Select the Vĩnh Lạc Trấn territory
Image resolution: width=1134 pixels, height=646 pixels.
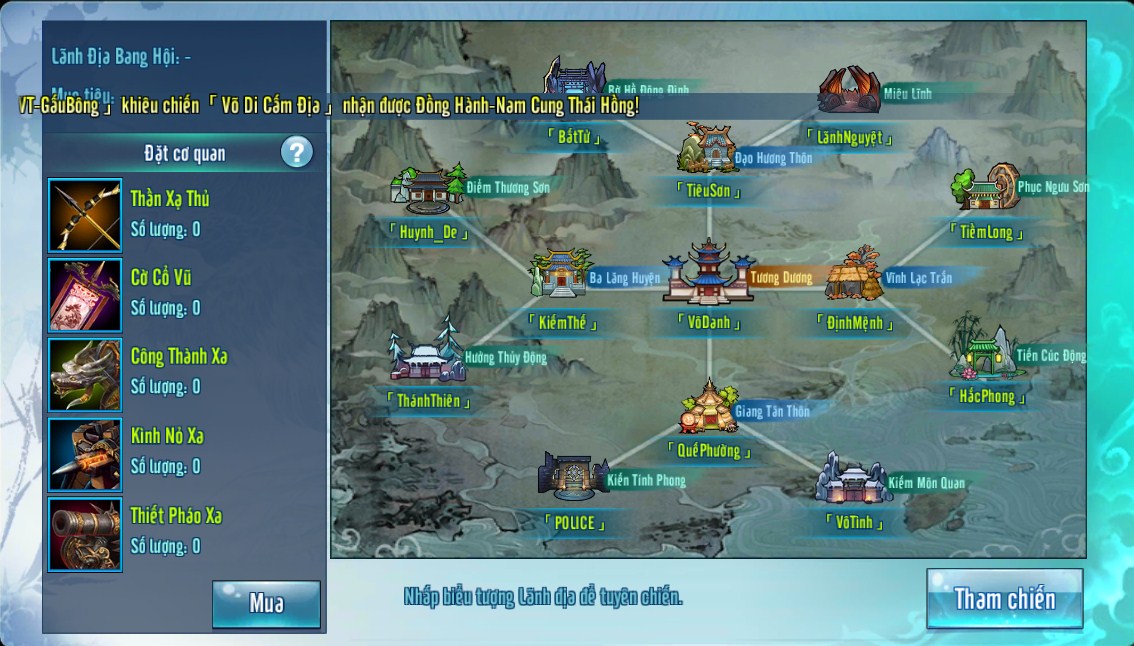coord(852,275)
